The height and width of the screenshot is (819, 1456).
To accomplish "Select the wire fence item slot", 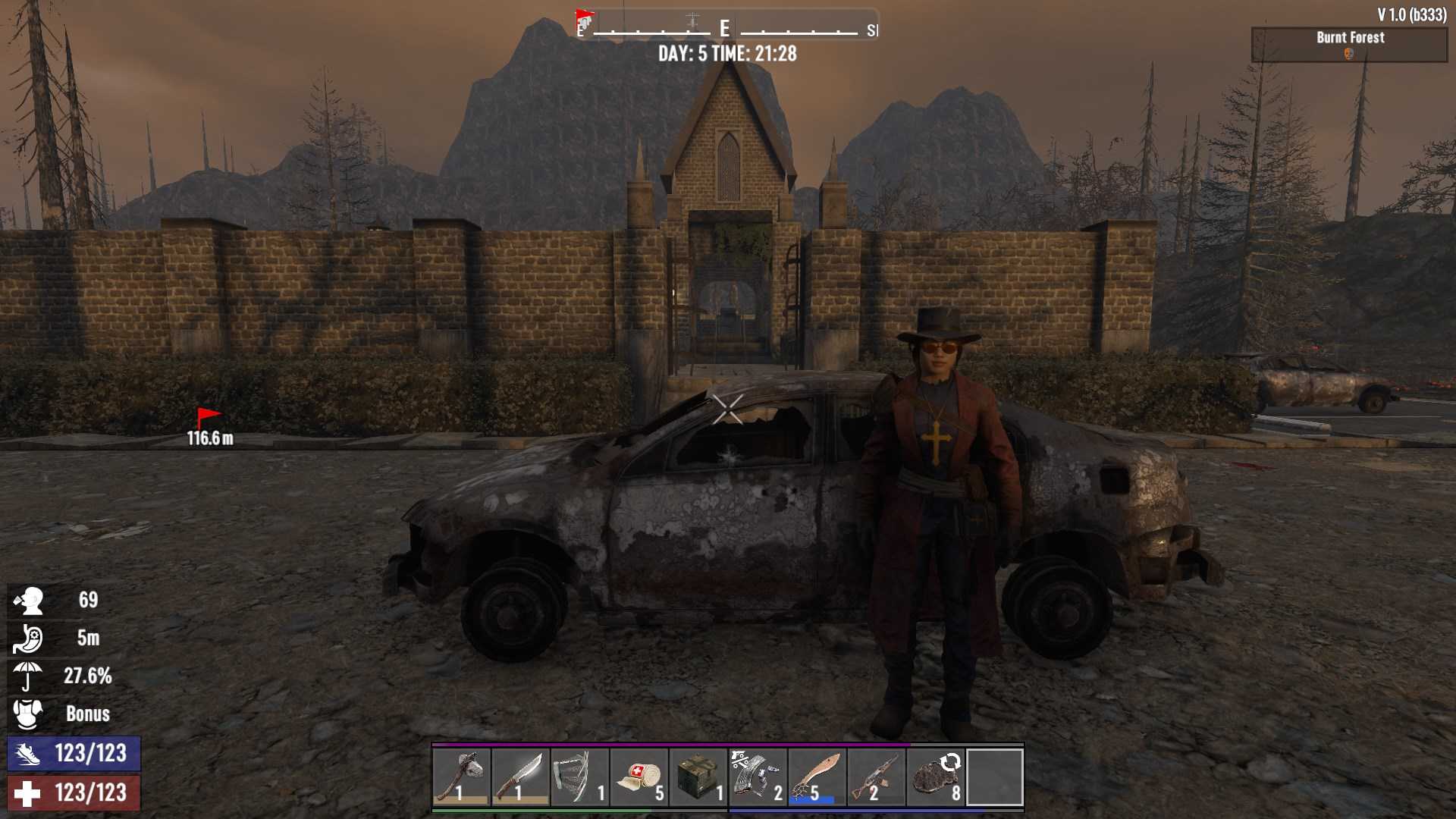I will (x=580, y=777).
